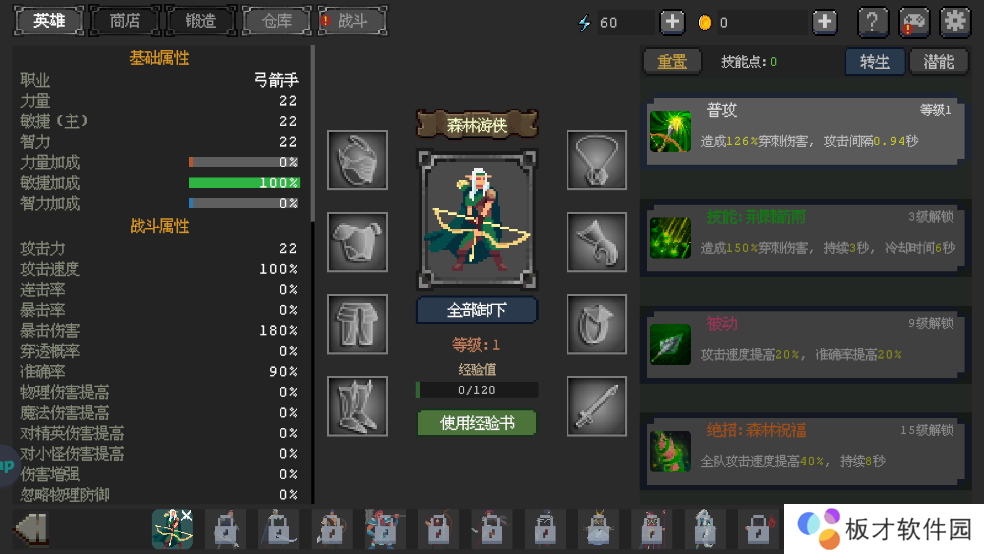Open the question mark help button
This screenshot has width=984, height=554.
click(x=873, y=22)
